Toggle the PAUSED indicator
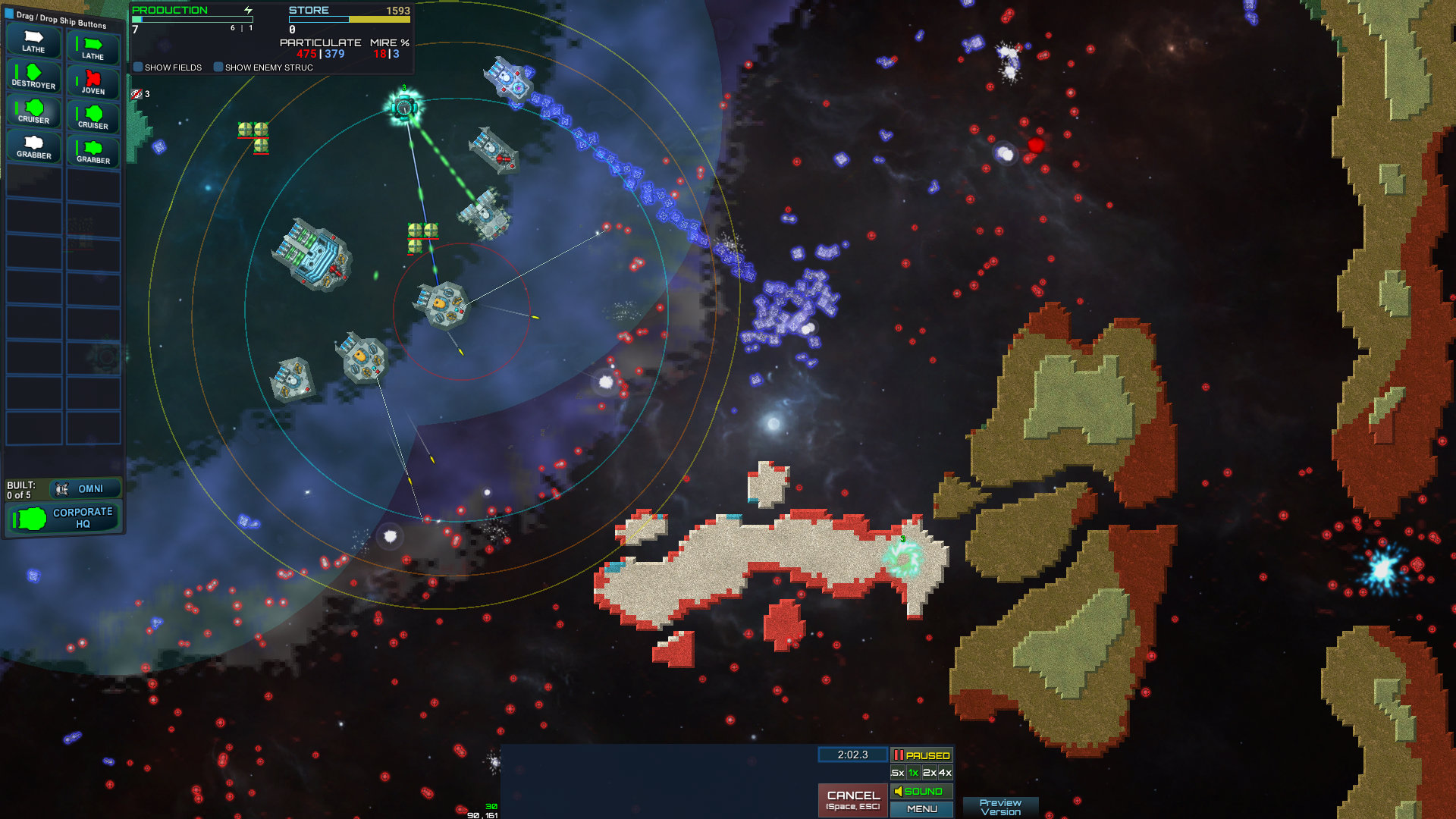 pyautogui.click(x=922, y=755)
